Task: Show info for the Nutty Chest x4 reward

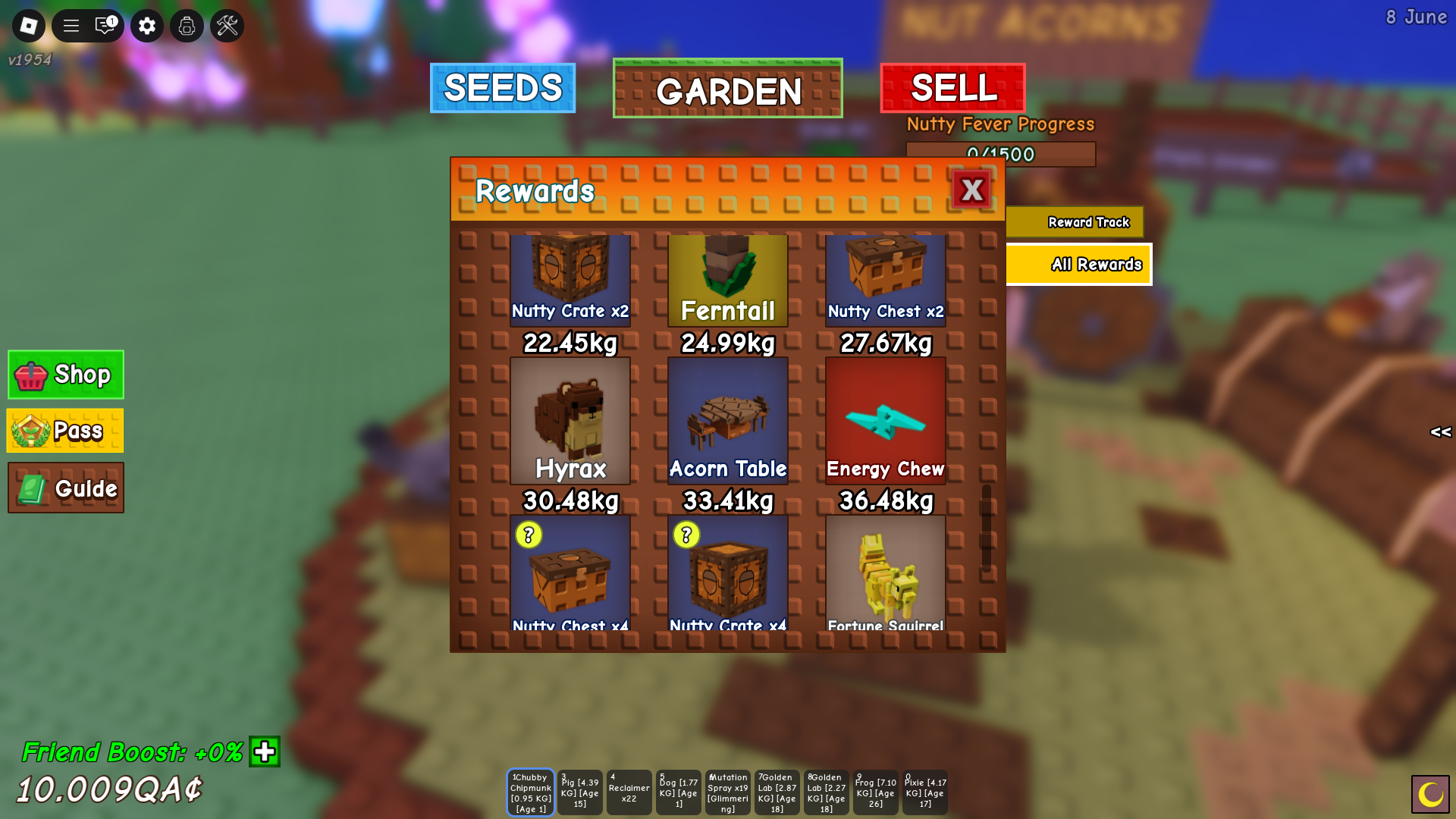Action: (x=529, y=535)
